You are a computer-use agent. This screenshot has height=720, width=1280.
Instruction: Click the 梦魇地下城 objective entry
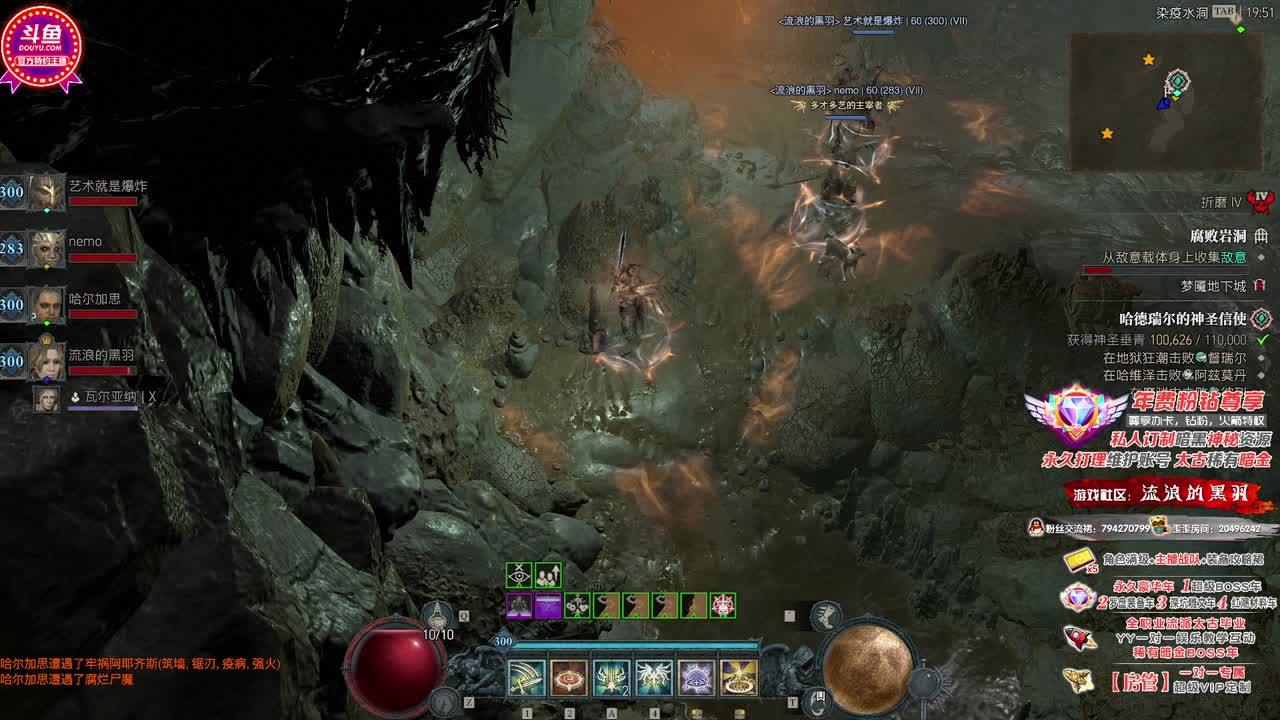(1213, 286)
